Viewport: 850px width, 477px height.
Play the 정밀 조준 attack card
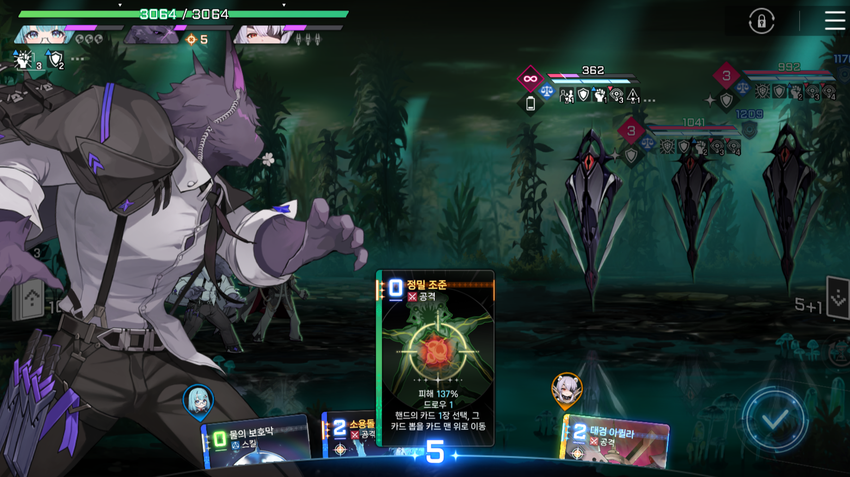(x=435, y=357)
